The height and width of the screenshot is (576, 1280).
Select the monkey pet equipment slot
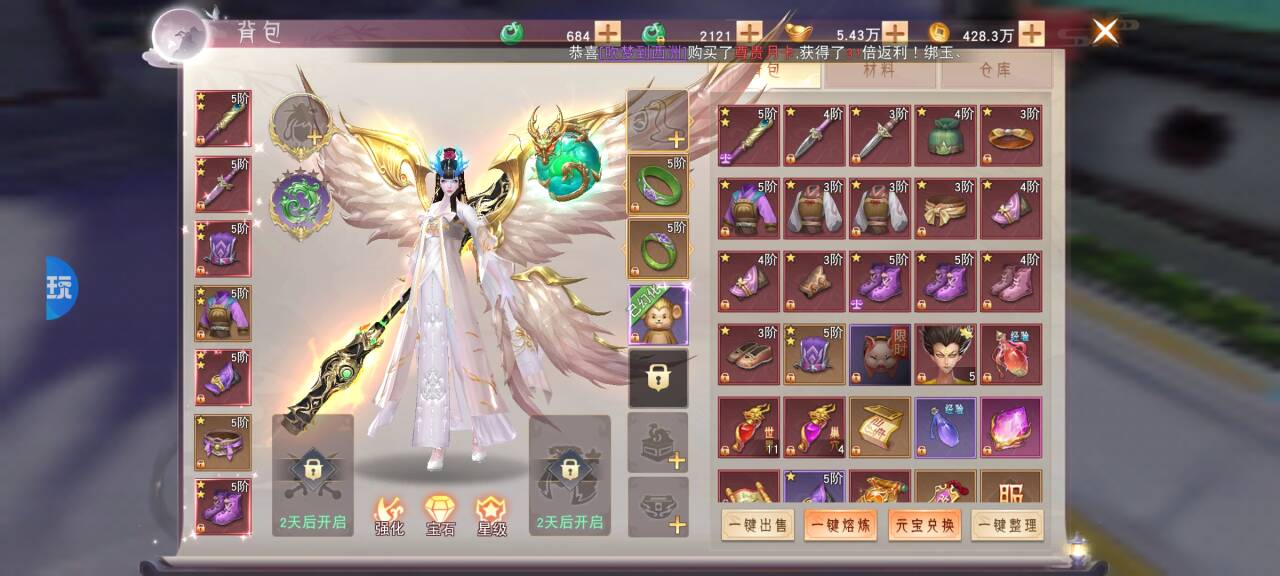point(658,316)
